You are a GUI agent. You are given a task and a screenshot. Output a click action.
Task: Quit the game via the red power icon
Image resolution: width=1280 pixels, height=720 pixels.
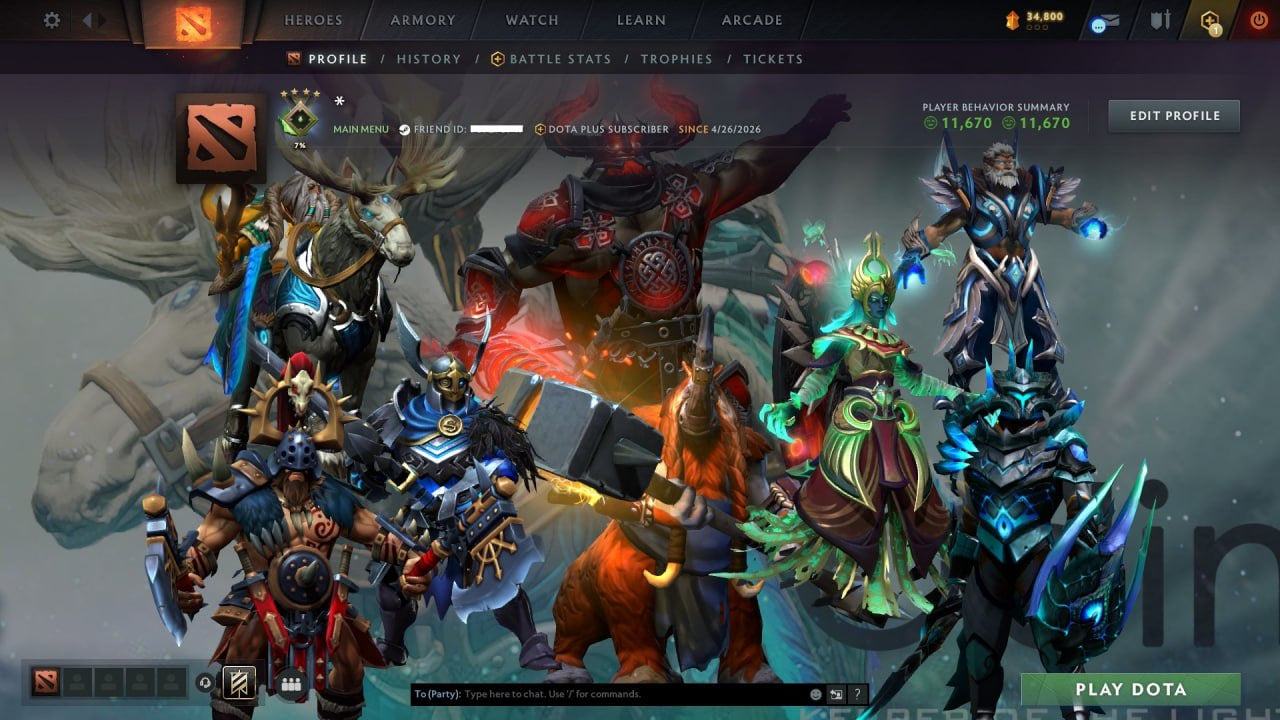coord(1260,19)
